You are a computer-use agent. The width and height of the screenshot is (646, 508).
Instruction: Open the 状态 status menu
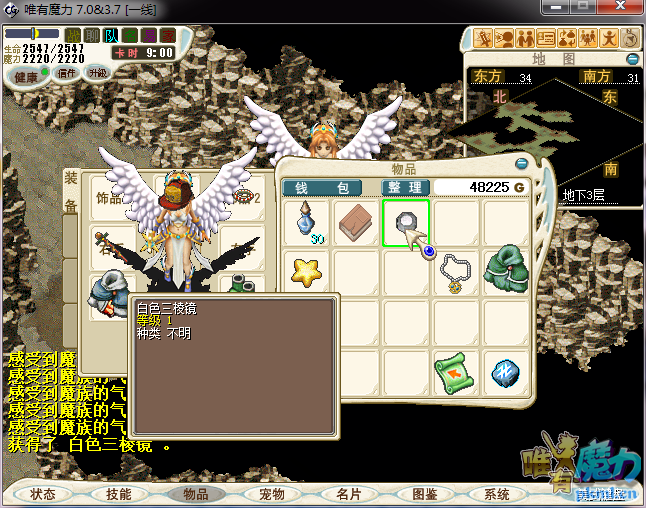point(44,494)
